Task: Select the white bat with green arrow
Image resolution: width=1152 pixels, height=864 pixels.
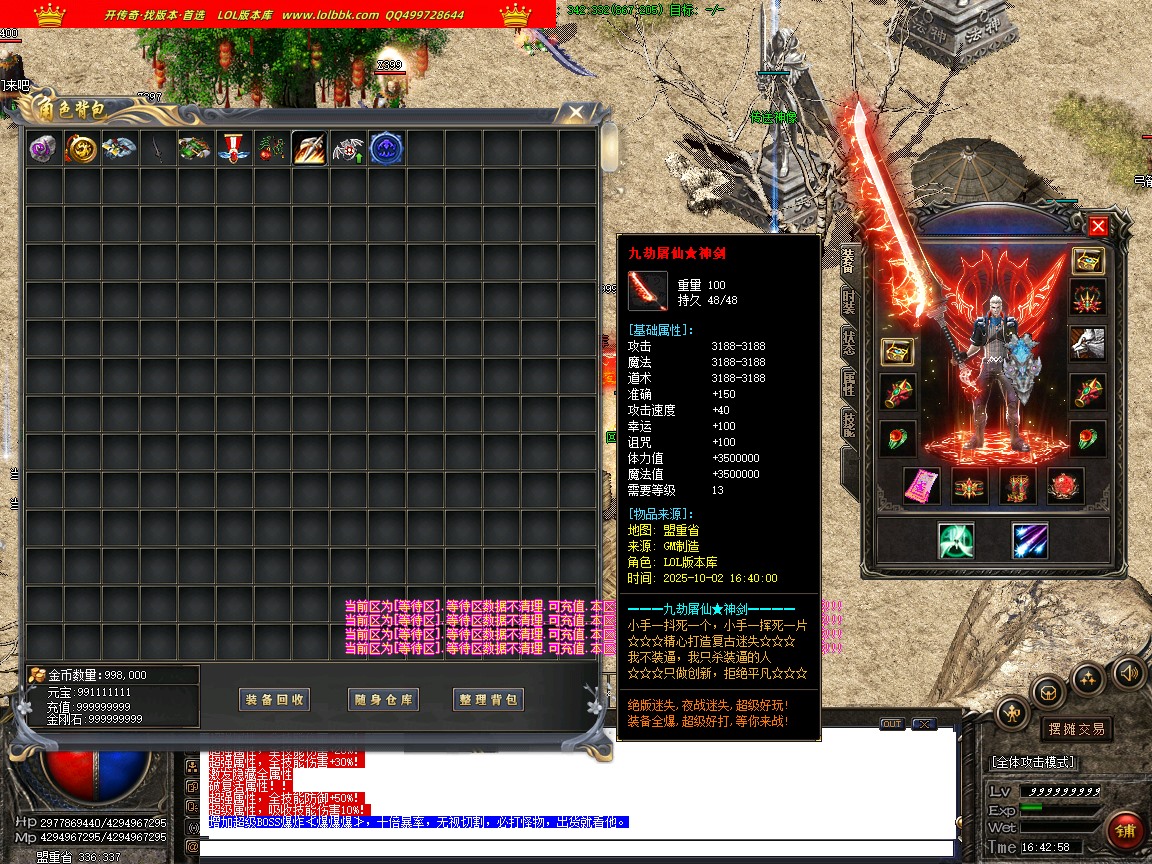Action: point(348,149)
